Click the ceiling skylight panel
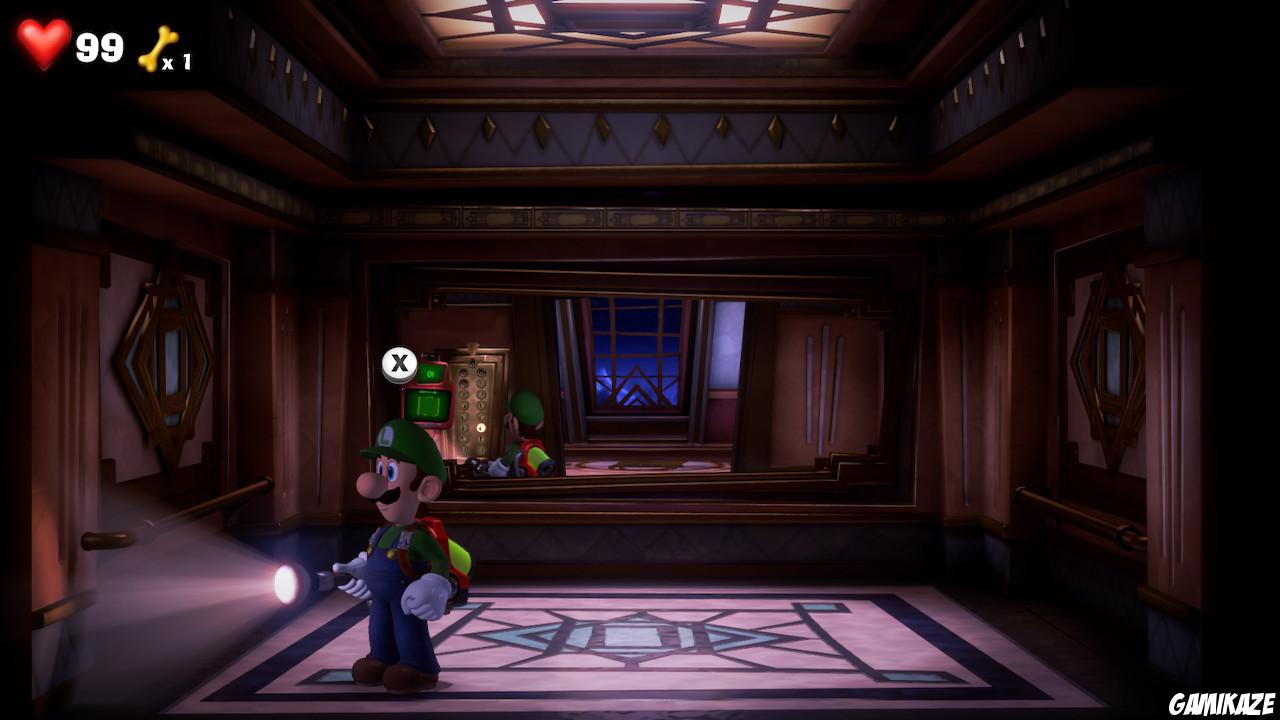 640,25
